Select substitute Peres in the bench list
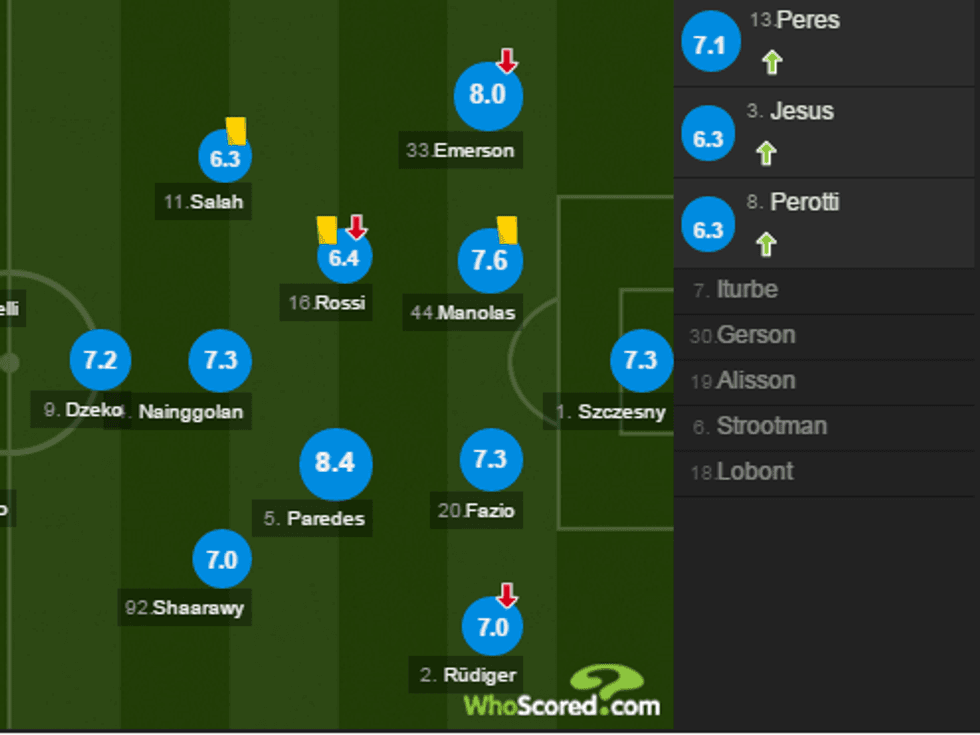The height and width of the screenshot is (735, 980). coord(808,21)
